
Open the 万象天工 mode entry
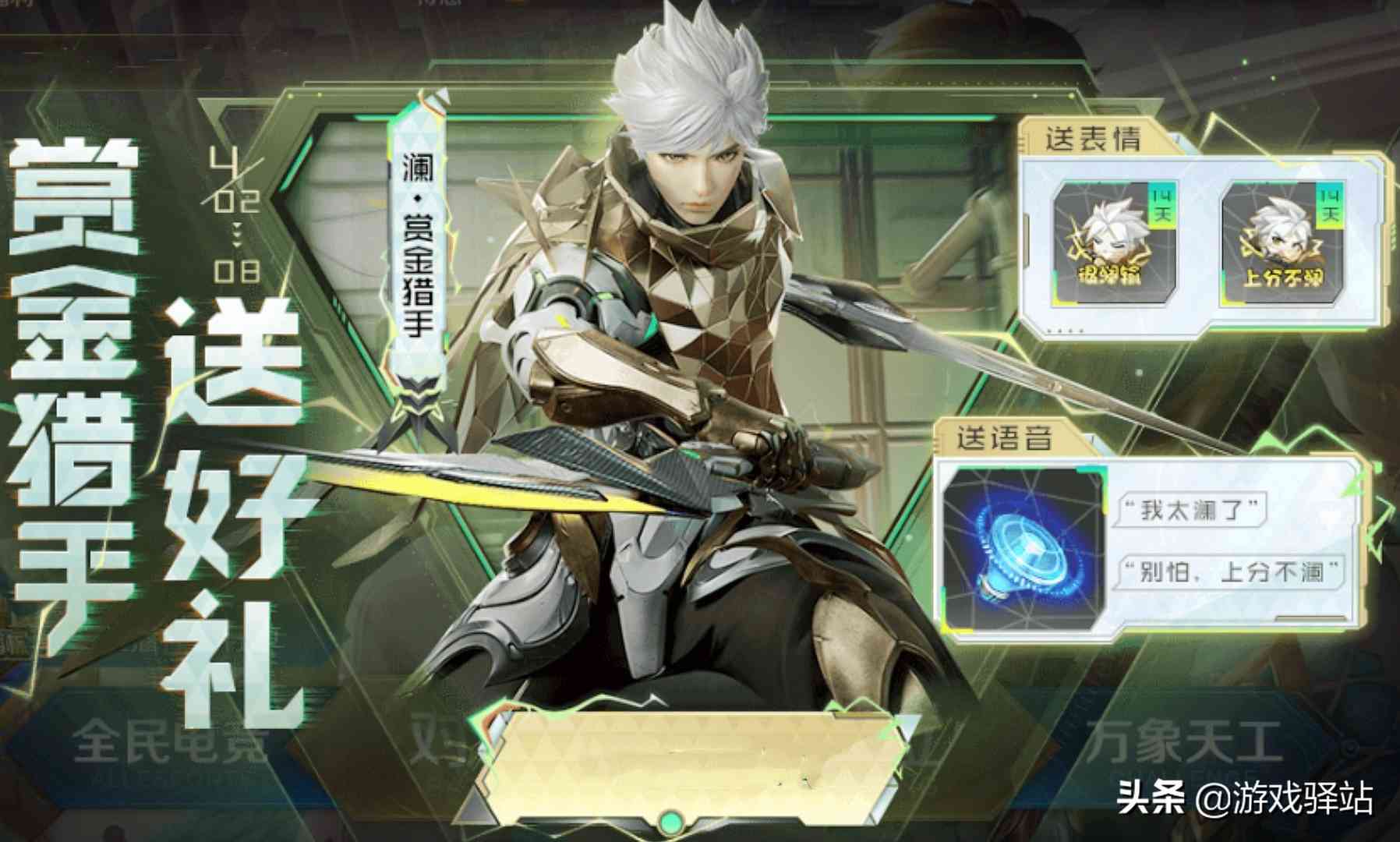pos(1181,741)
